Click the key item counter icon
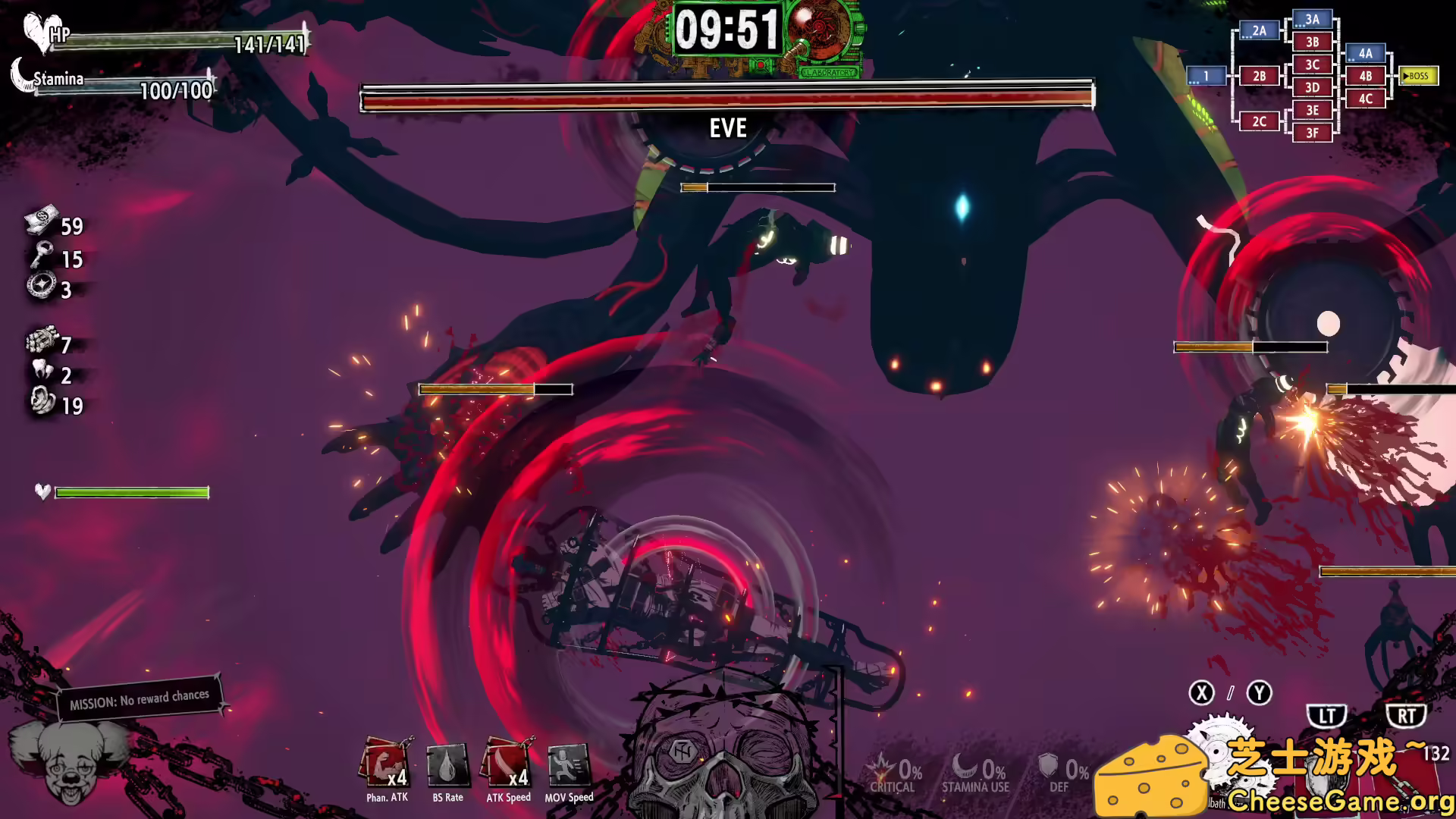 (42, 256)
